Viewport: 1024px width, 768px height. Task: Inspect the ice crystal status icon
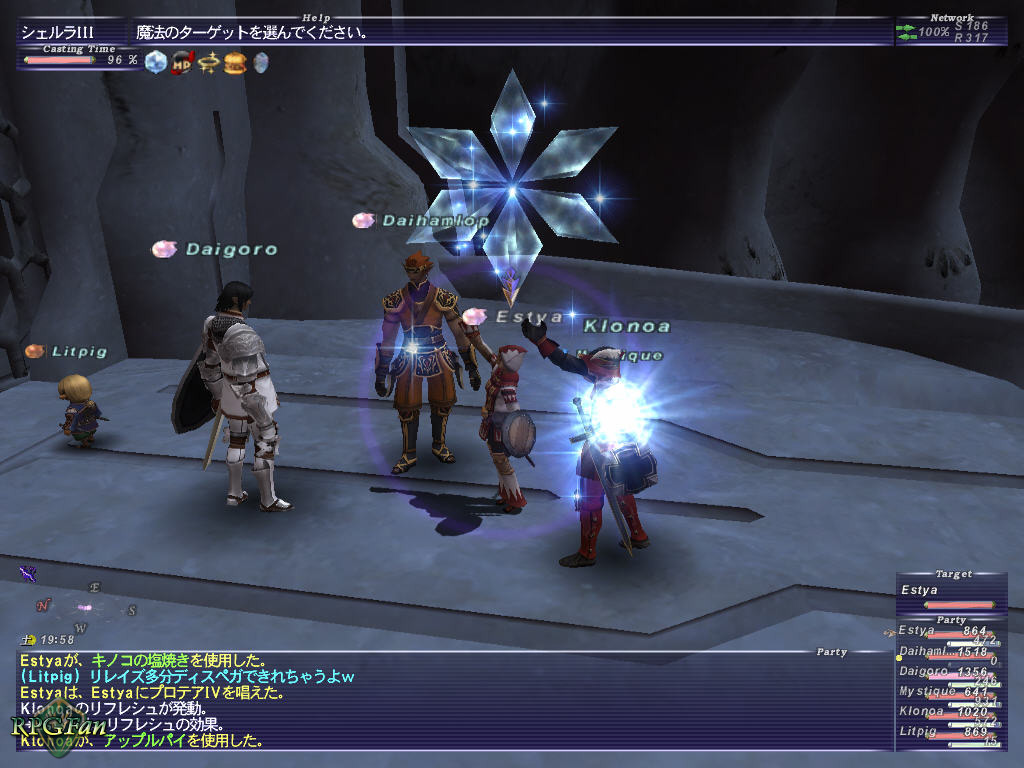155,62
